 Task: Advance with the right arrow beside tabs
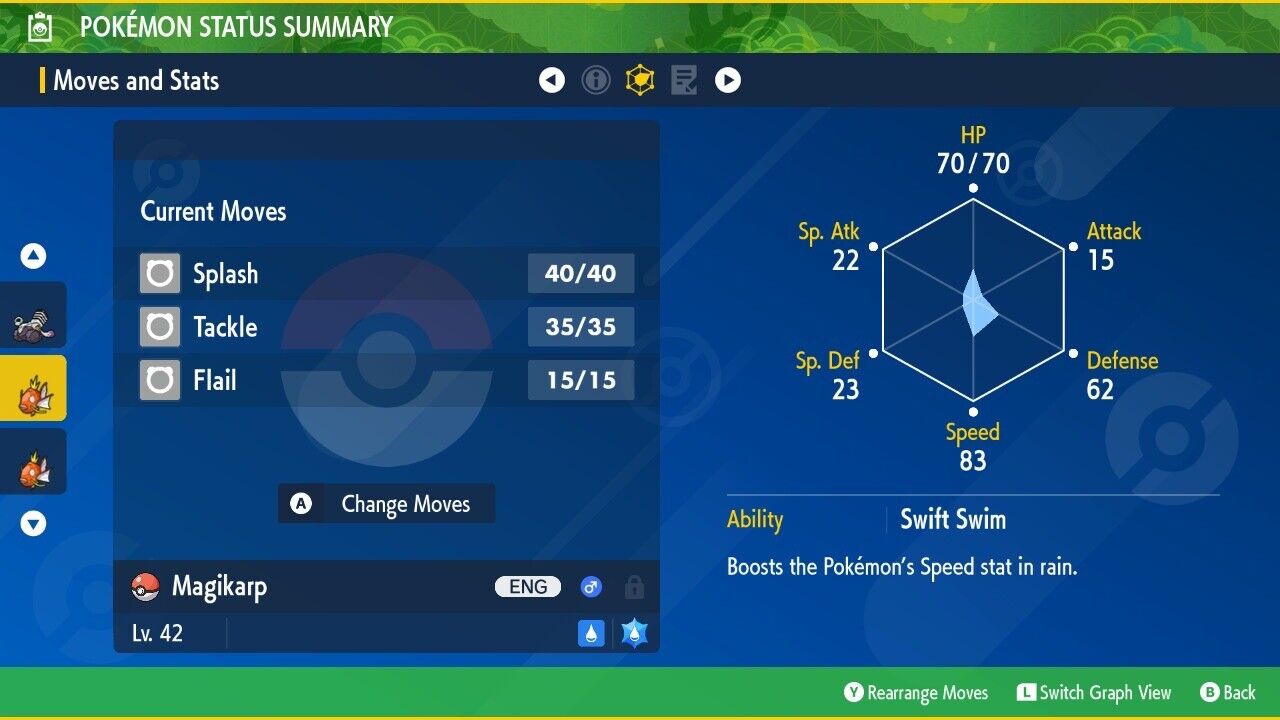(728, 80)
